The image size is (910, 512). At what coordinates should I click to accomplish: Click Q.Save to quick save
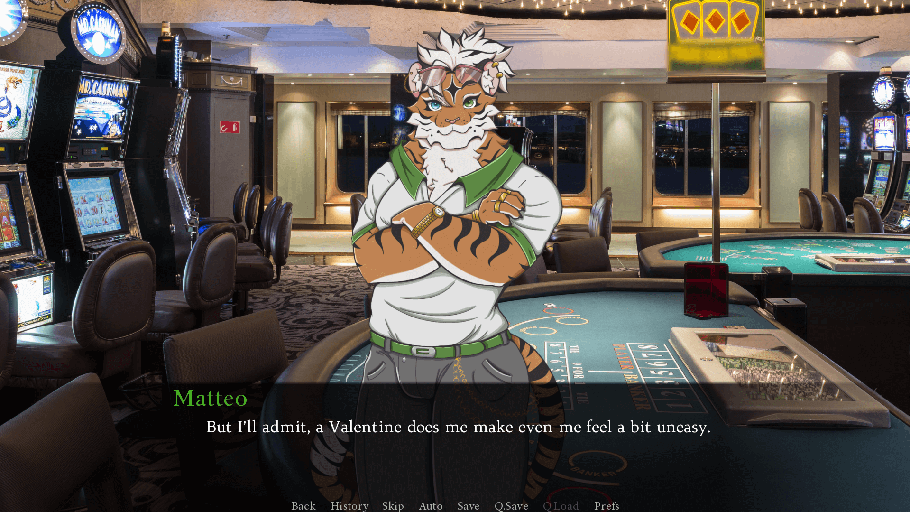(511, 506)
